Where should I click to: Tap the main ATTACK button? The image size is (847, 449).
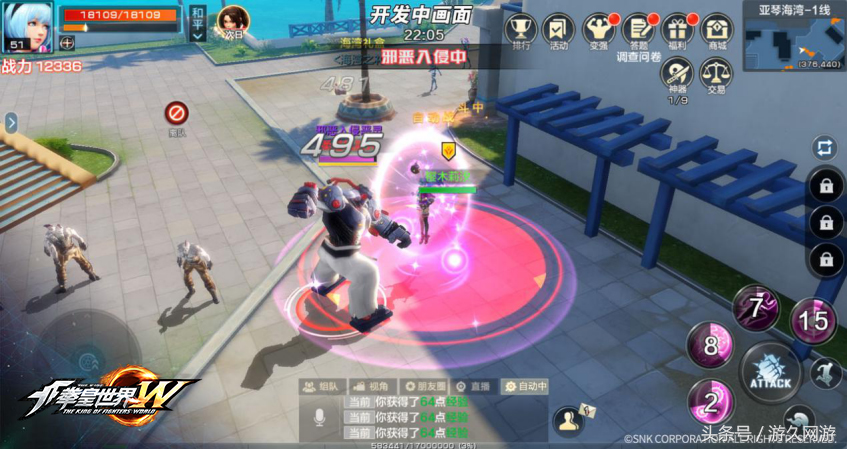769,373
